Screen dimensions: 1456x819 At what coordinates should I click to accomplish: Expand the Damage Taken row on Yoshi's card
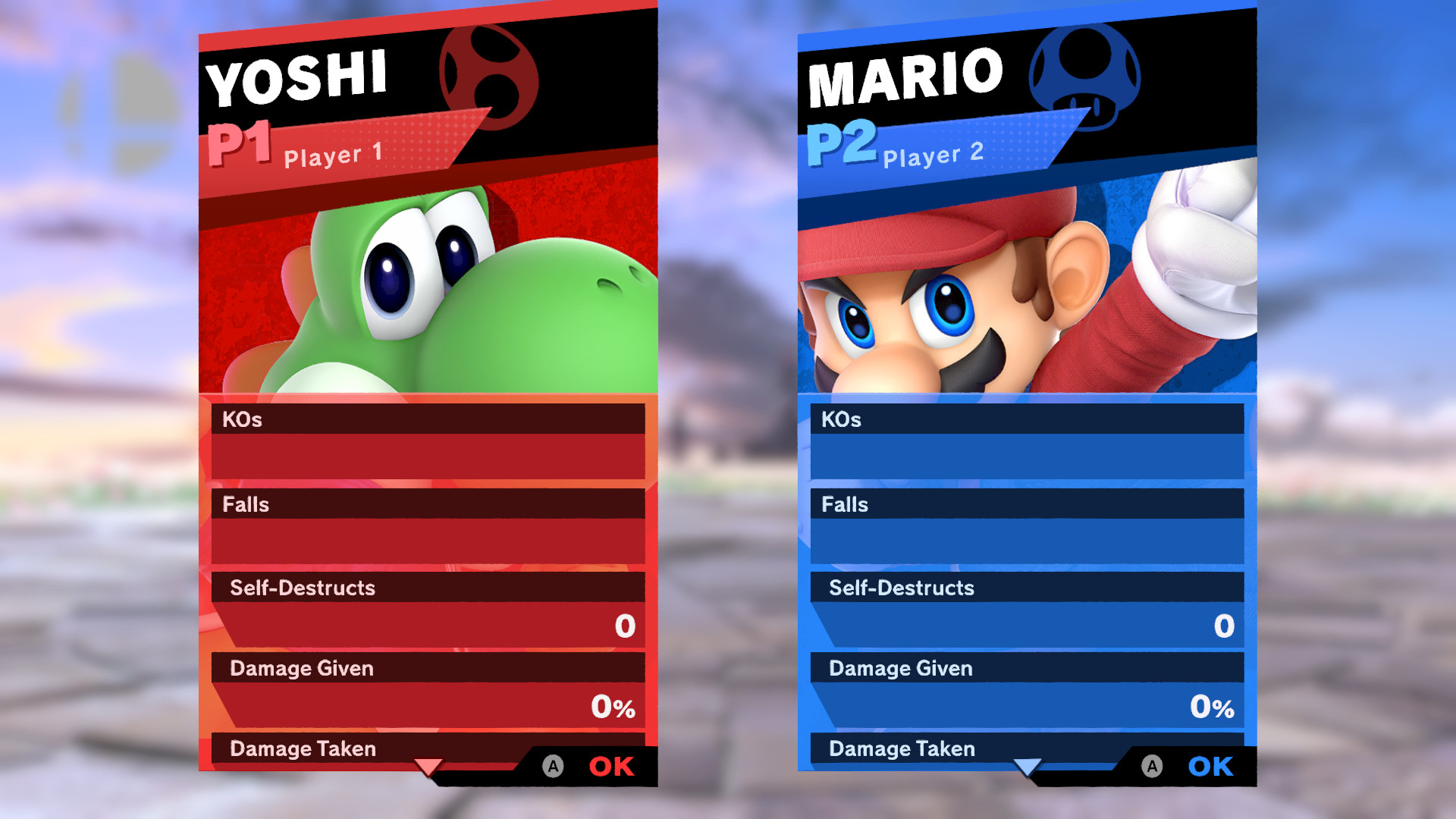coord(302,748)
